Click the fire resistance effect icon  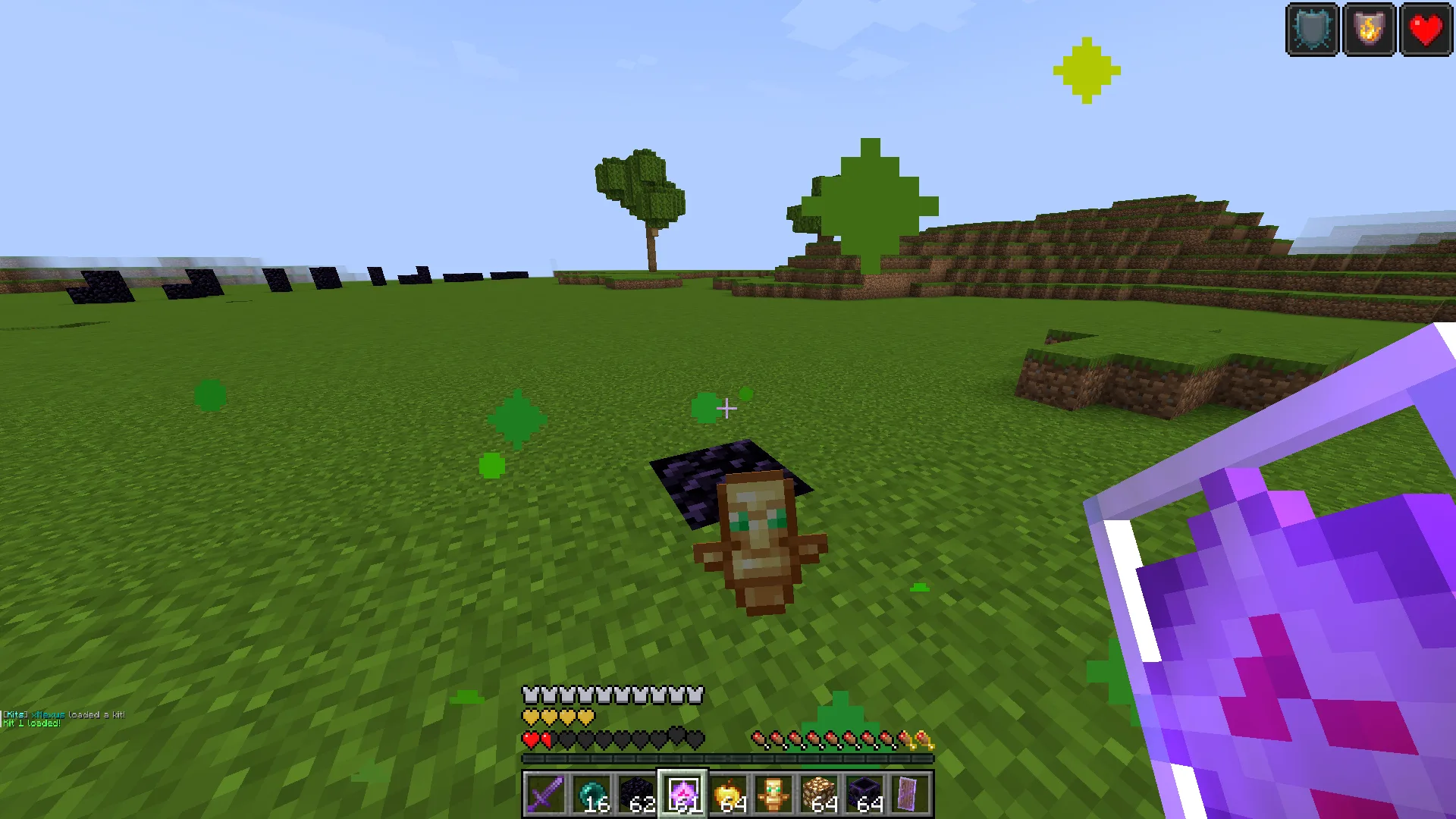coord(1369,30)
